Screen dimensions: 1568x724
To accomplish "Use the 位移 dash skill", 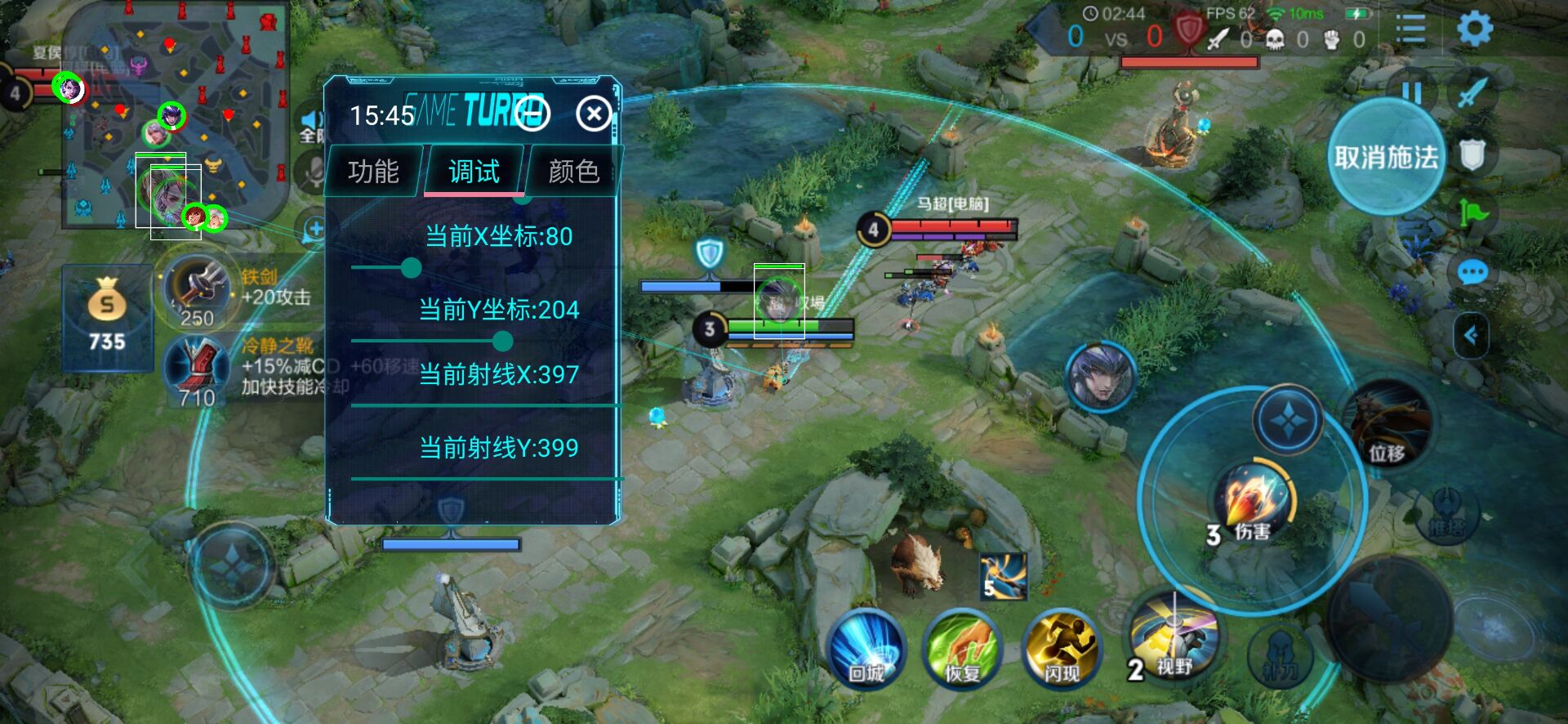I will click(1388, 427).
